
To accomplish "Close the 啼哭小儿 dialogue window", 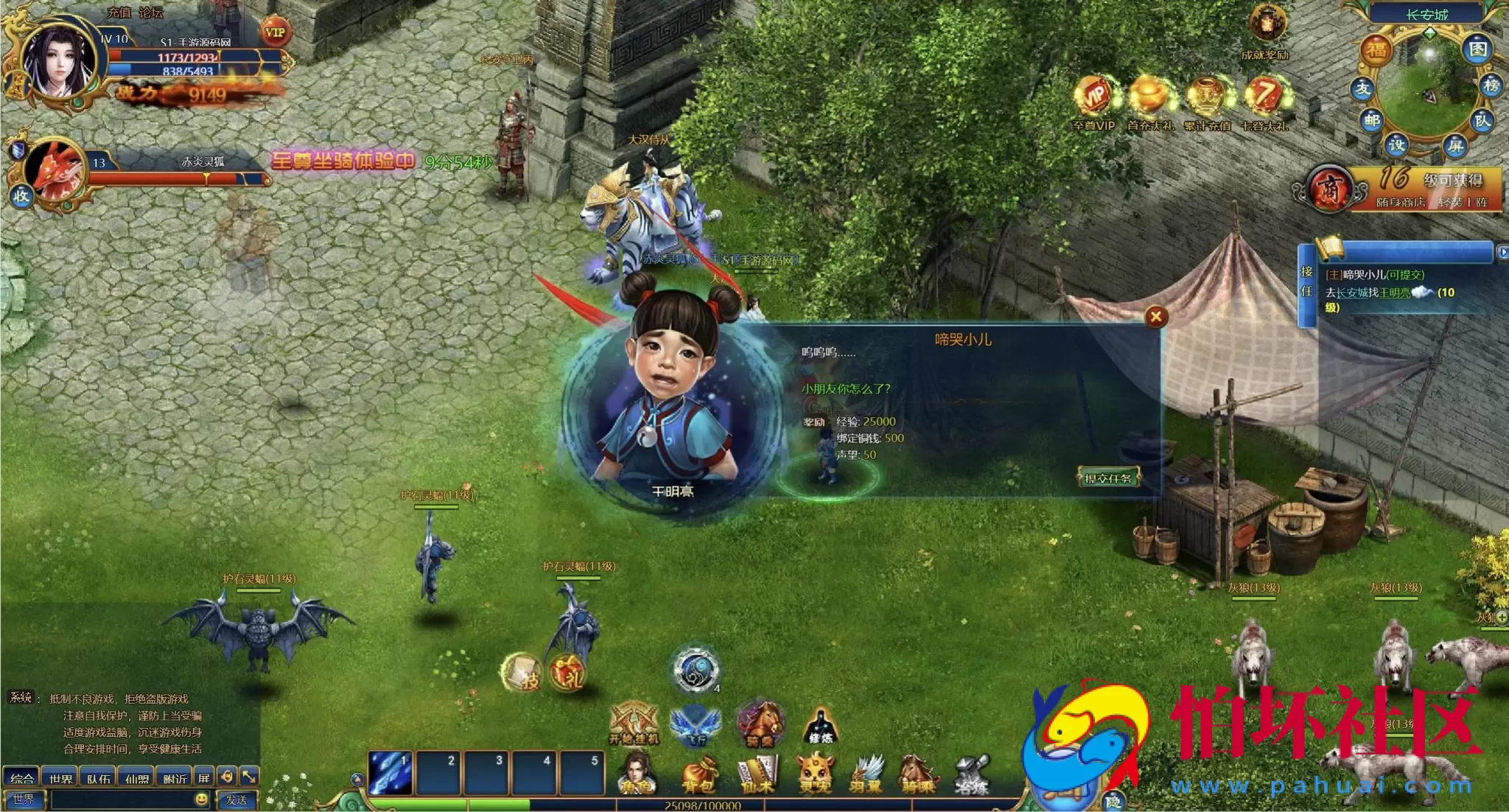I will (x=1156, y=317).
